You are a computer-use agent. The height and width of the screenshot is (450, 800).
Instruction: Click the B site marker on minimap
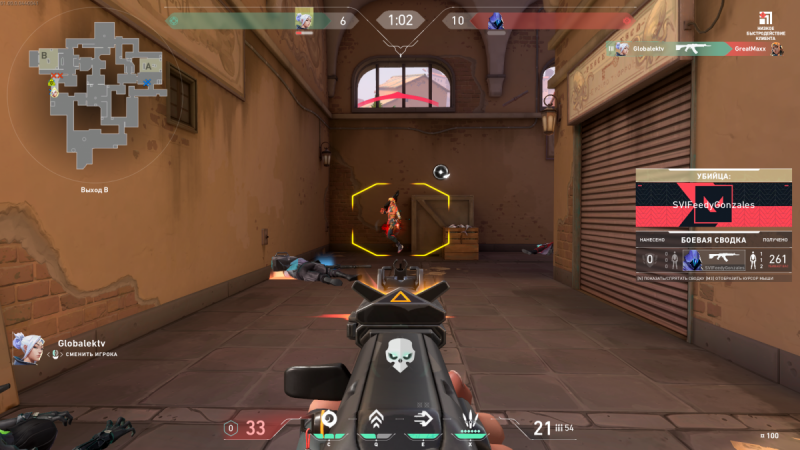[x=45, y=56]
